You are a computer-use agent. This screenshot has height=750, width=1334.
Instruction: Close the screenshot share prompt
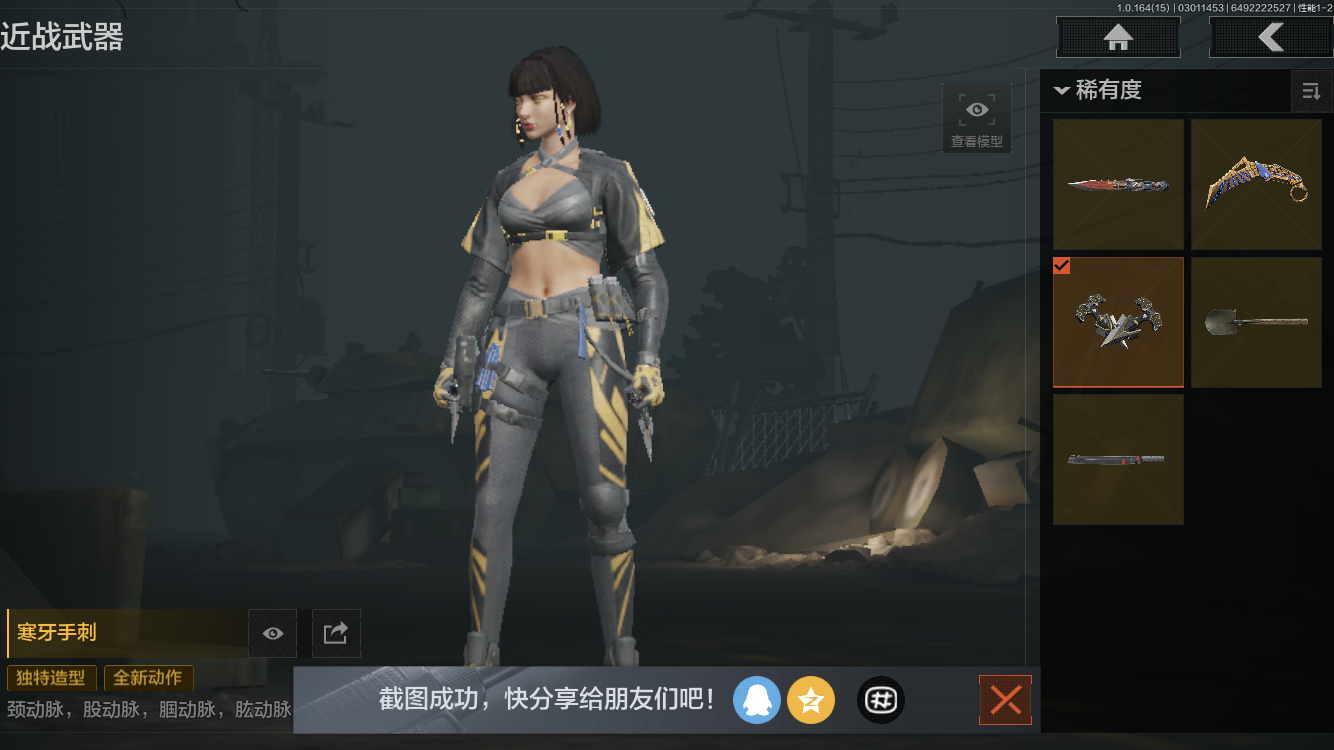tap(1005, 700)
